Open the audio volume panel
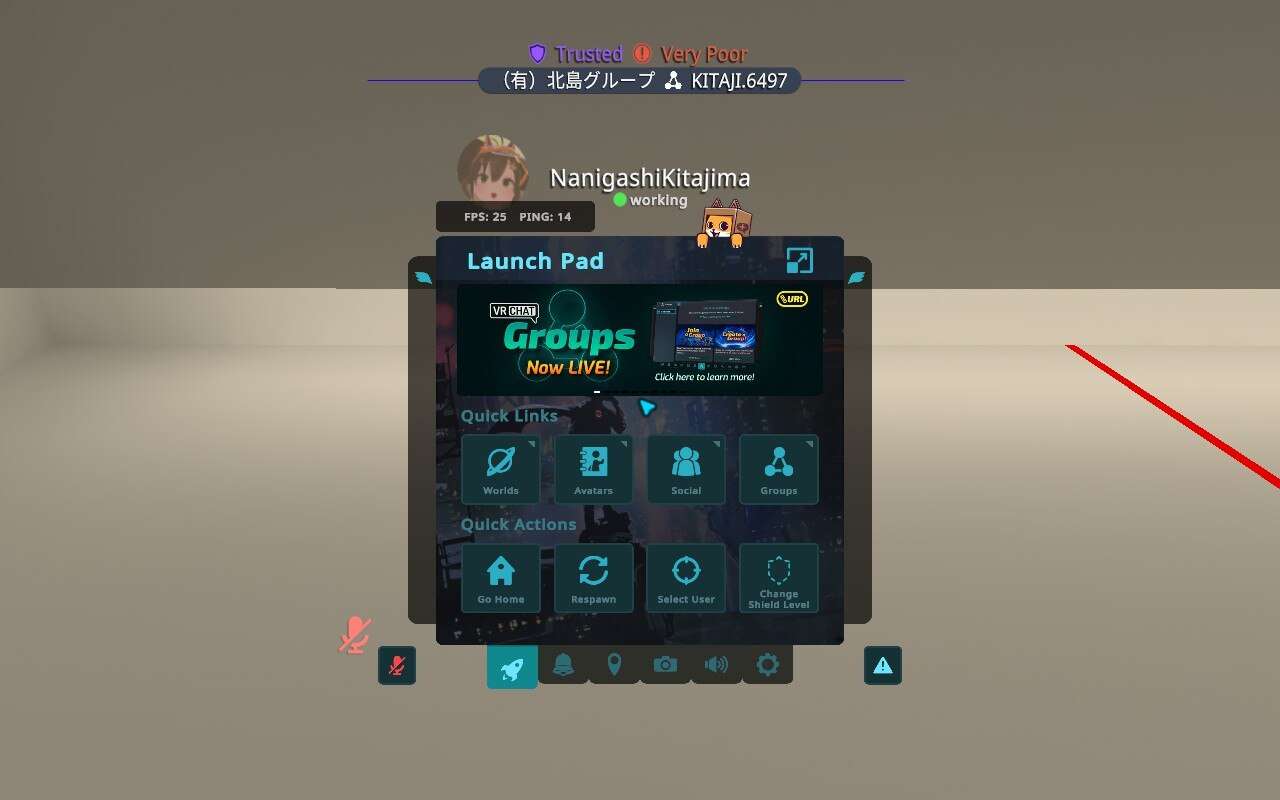Screen dimensions: 1280x800 pos(716,663)
